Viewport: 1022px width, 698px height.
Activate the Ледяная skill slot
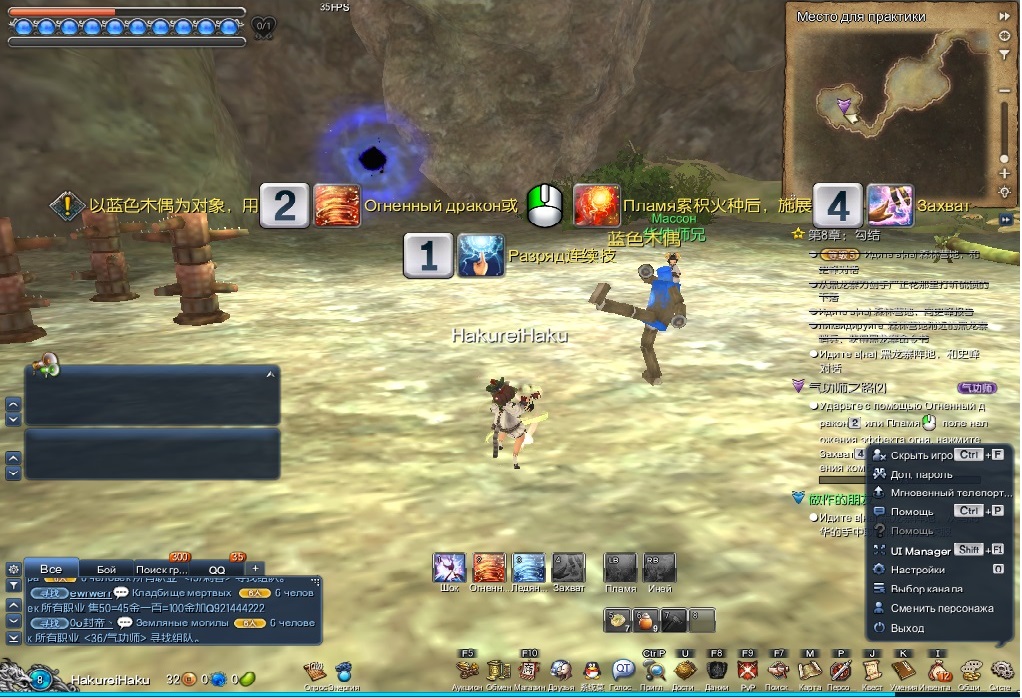(529, 568)
